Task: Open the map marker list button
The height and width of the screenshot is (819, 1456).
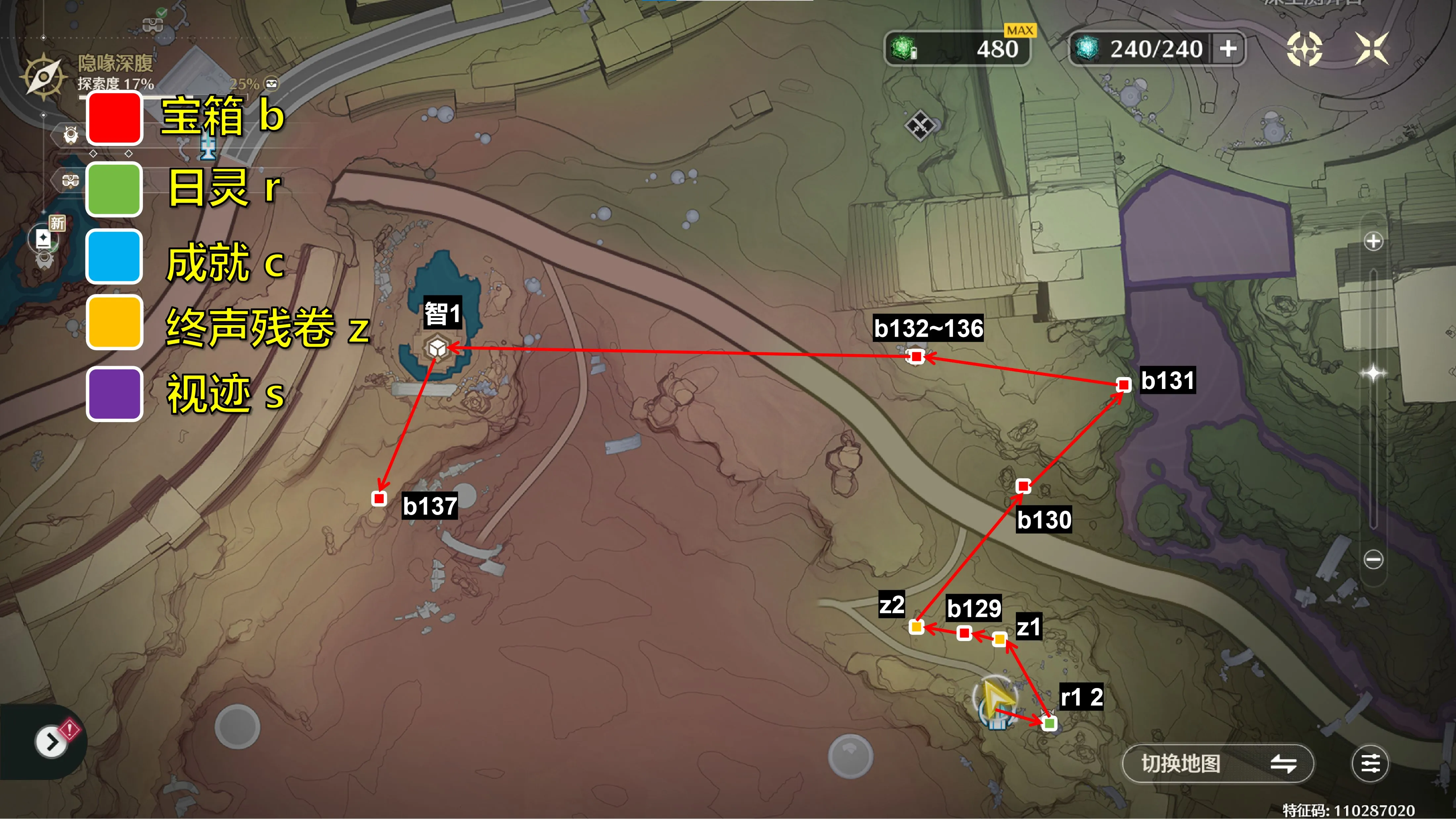Action: pyautogui.click(x=1370, y=764)
